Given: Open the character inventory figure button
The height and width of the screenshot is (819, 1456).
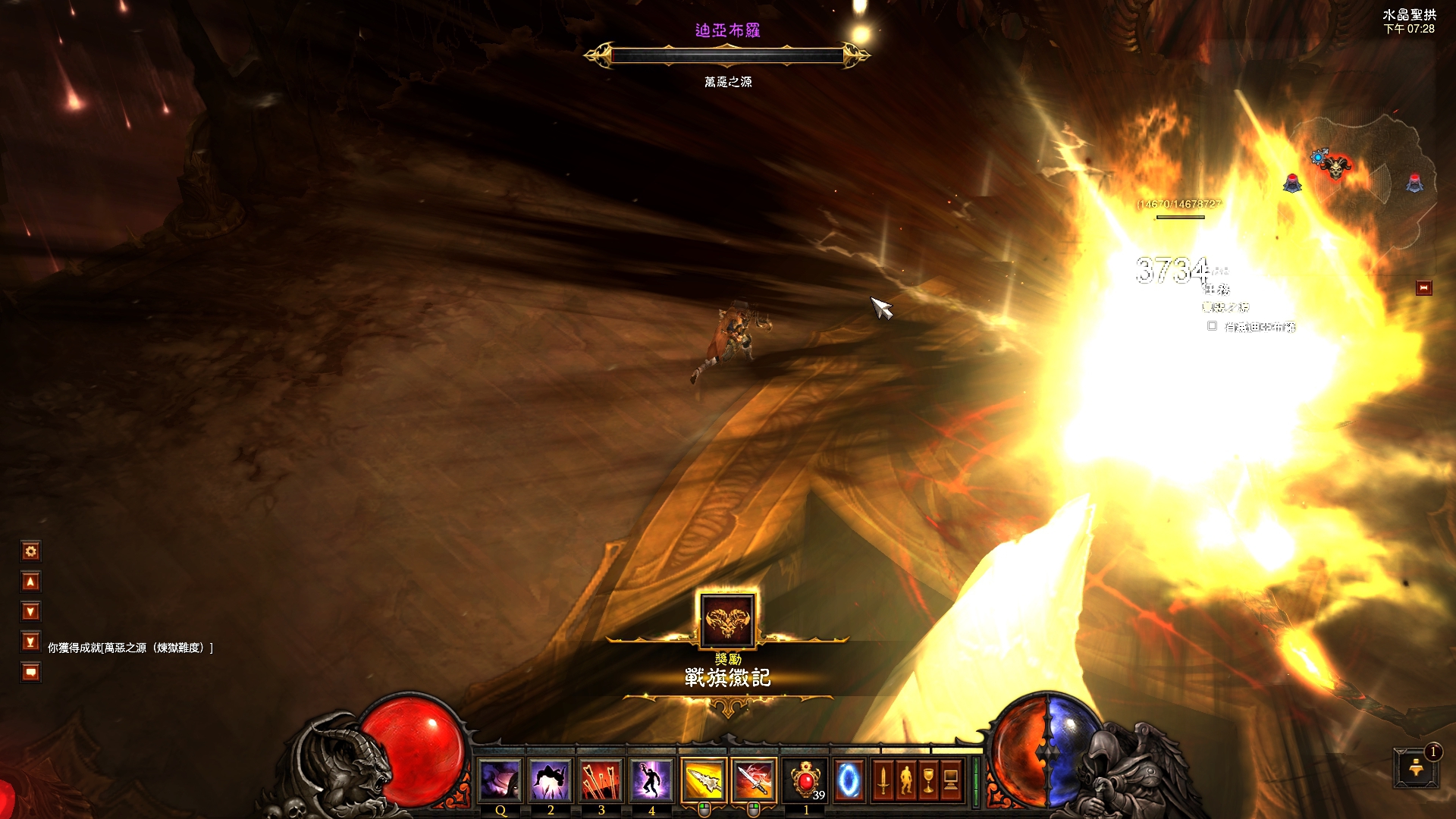Looking at the screenshot, I should pyautogui.click(x=905, y=780).
